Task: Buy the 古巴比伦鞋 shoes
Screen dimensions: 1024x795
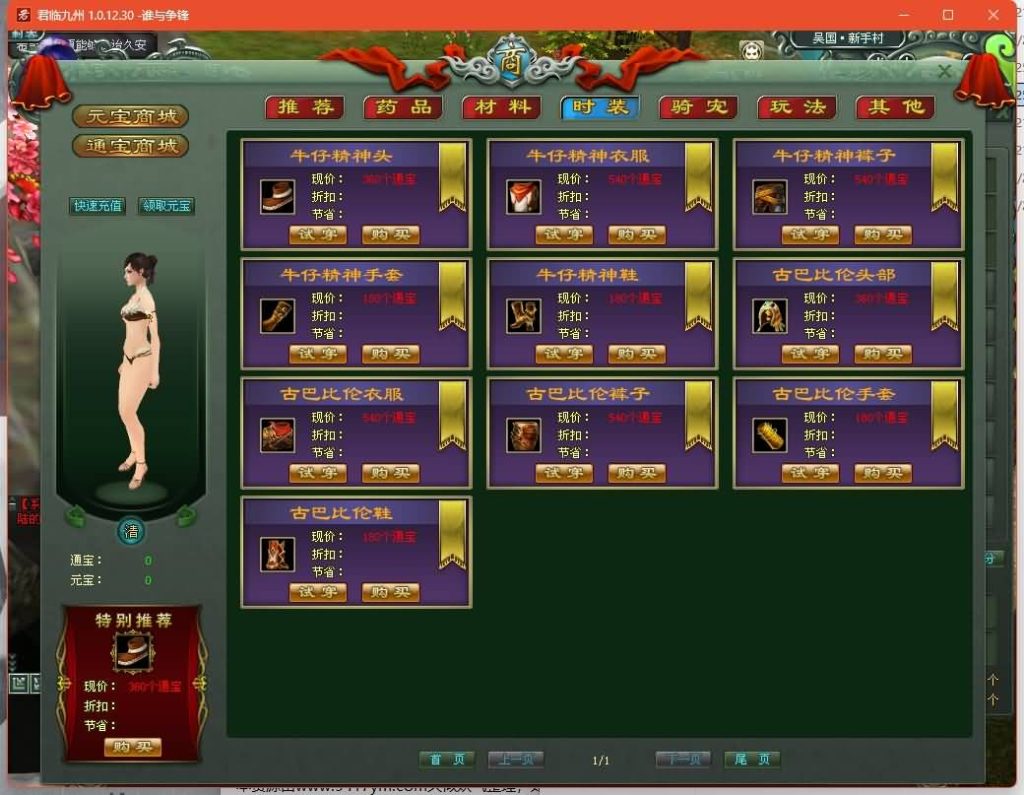Action: pyautogui.click(x=391, y=592)
